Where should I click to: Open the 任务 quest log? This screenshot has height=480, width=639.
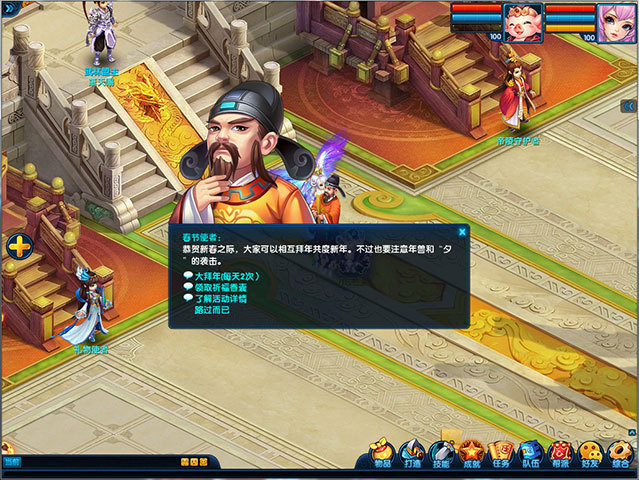coord(502,454)
